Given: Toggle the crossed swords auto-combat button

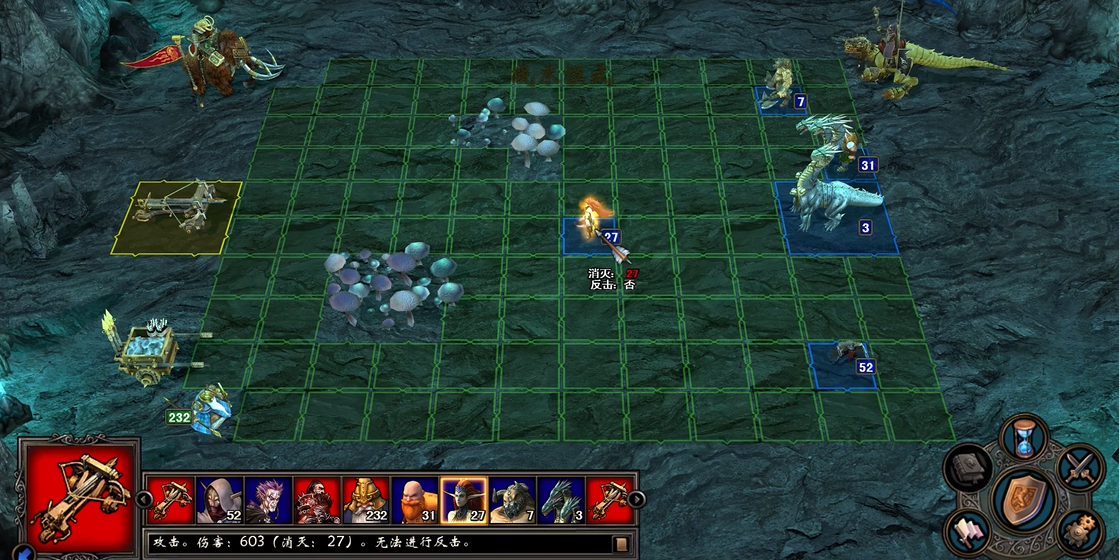Looking at the screenshot, I should point(1079,465).
